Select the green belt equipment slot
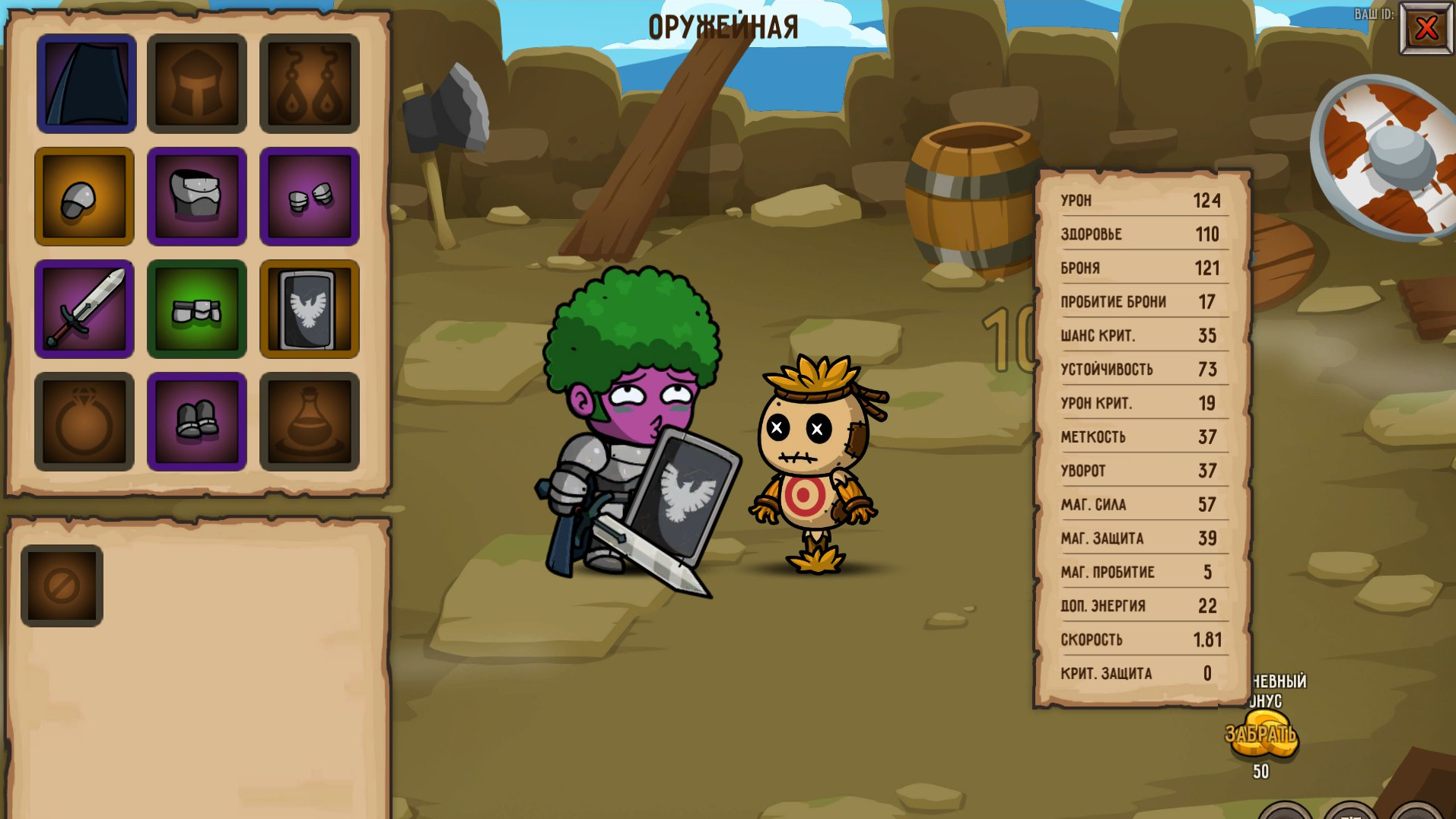The width and height of the screenshot is (1456, 819). coord(197,309)
